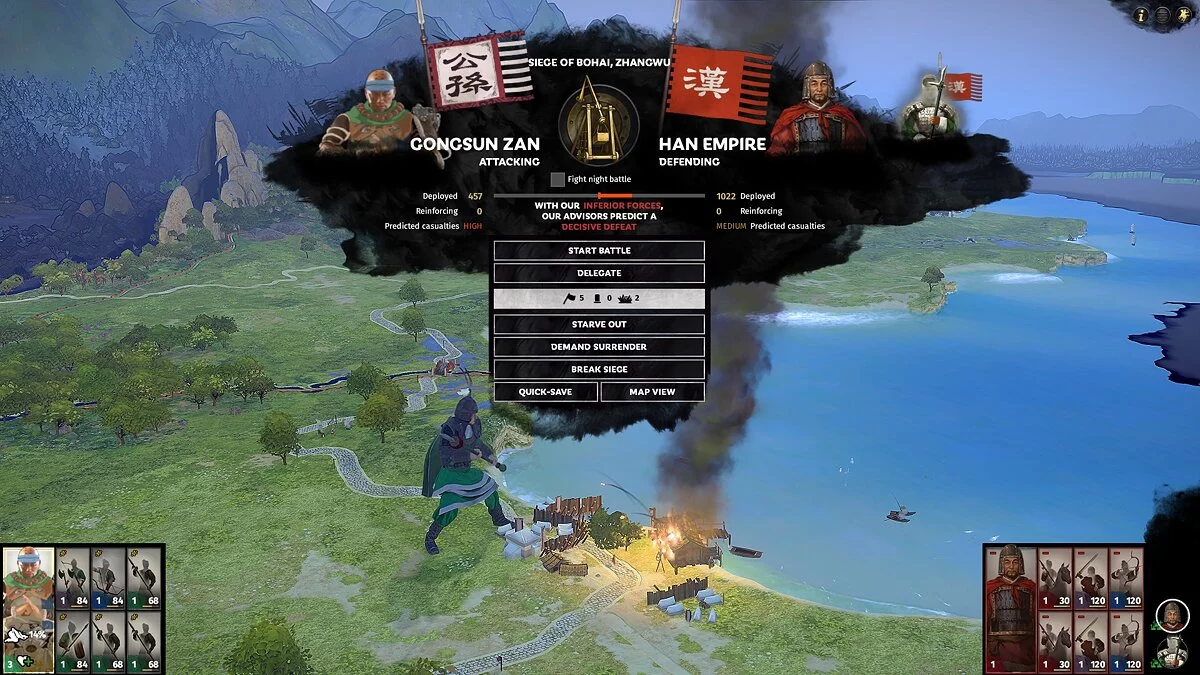
Task: Quick-save the game
Action: click(546, 392)
